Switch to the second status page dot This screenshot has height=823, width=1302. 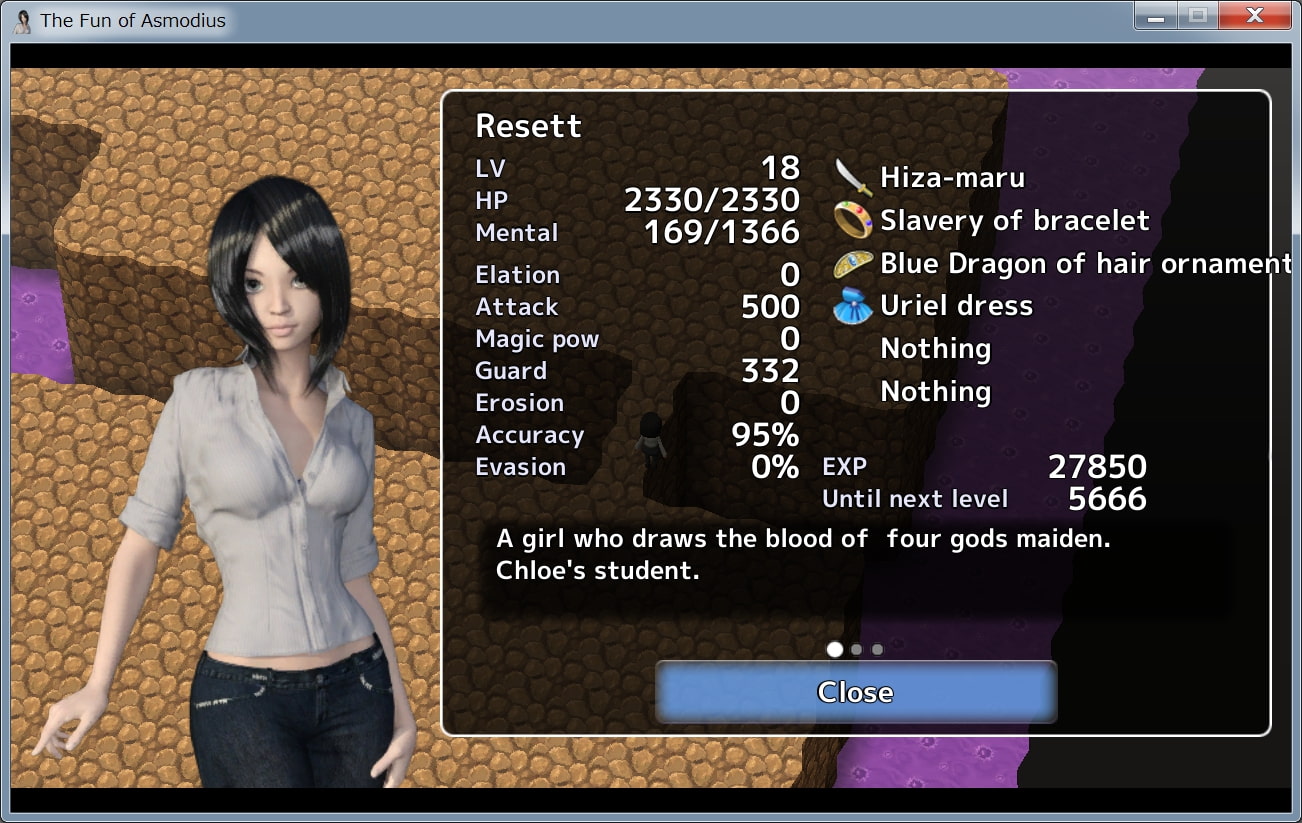tap(856, 649)
